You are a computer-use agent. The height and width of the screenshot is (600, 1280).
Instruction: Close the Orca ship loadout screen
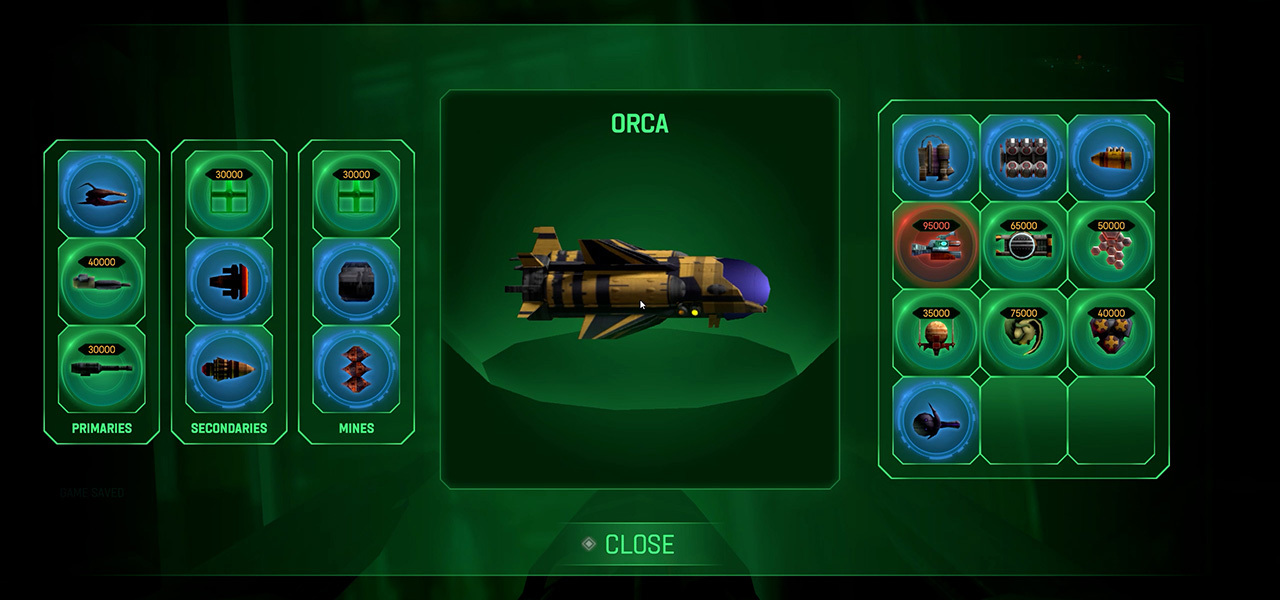pos(638,544)
